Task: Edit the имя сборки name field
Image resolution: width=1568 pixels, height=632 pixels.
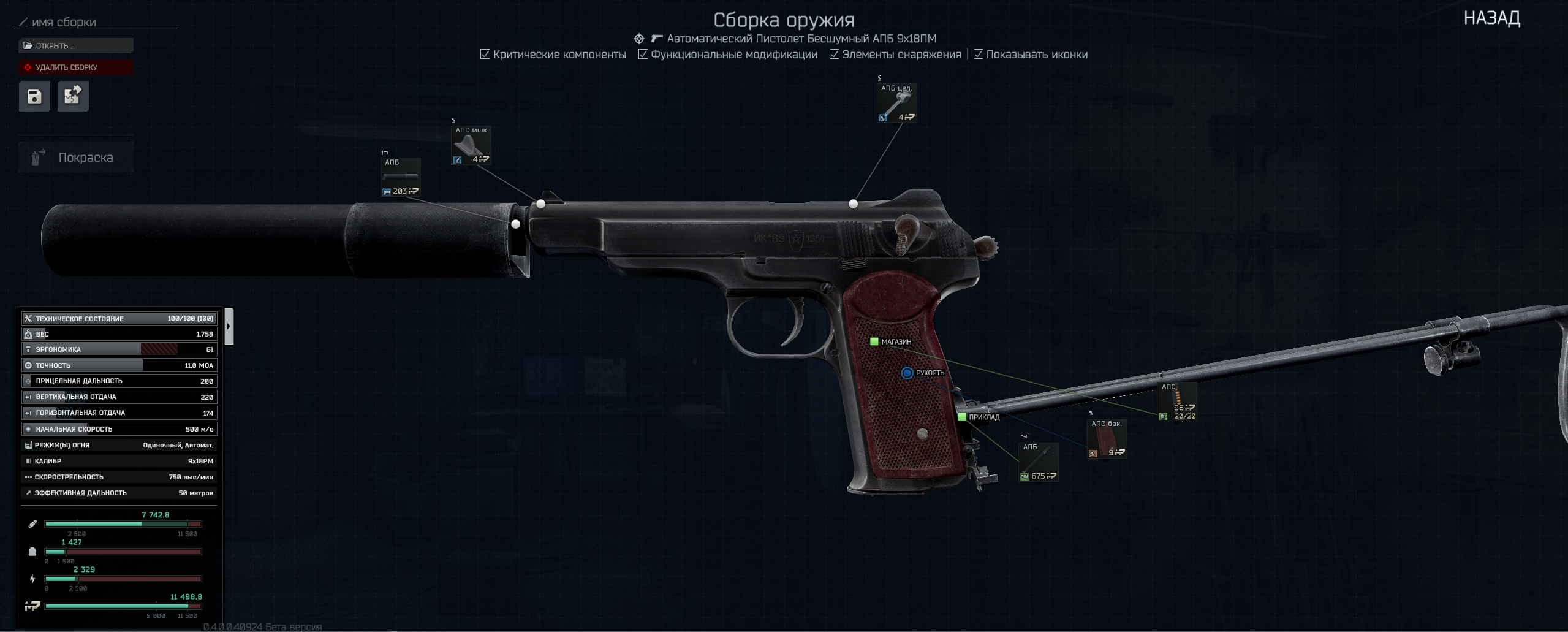Action: click(98, 23)
